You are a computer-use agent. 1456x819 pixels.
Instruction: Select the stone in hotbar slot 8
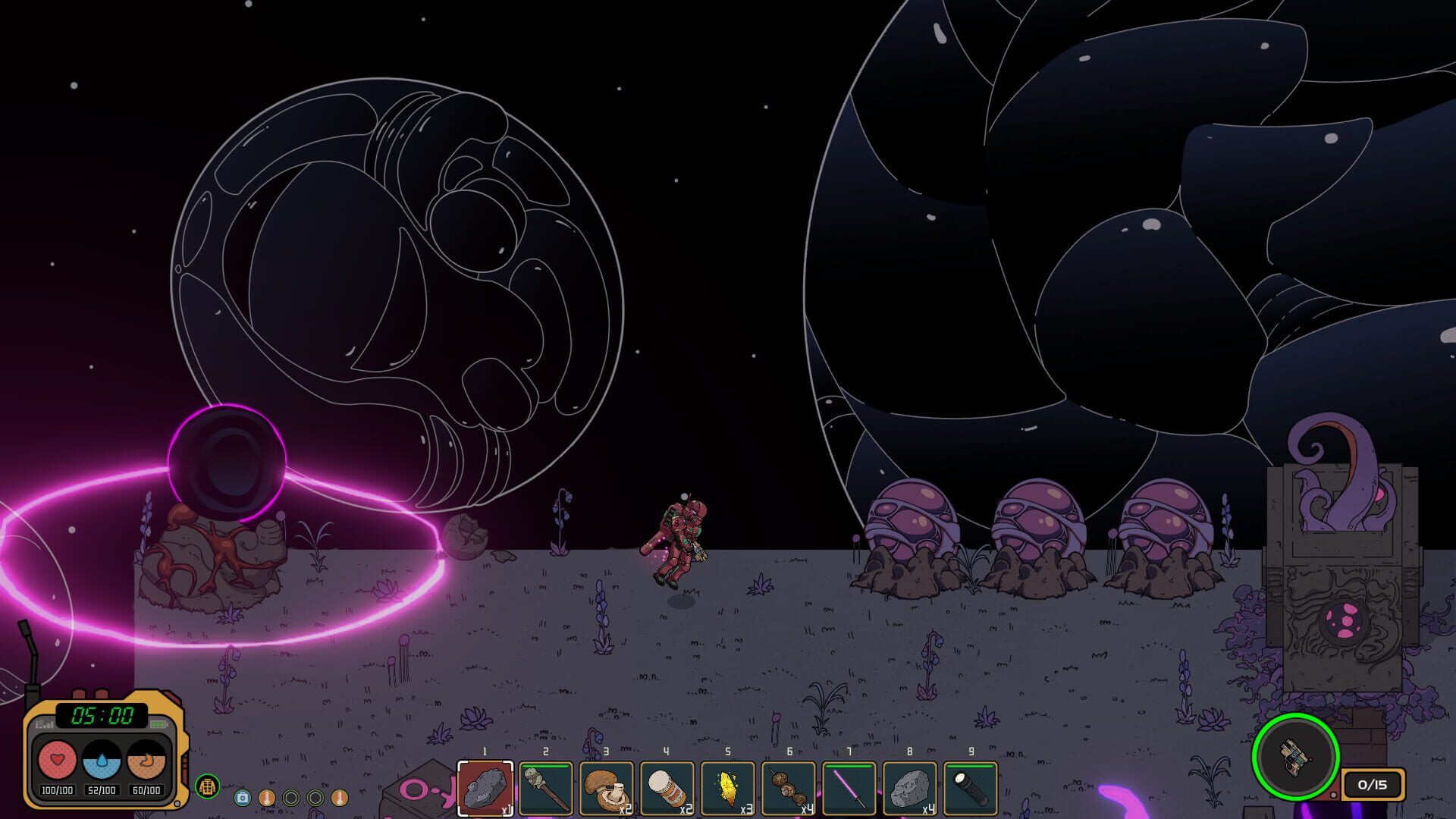909,789
